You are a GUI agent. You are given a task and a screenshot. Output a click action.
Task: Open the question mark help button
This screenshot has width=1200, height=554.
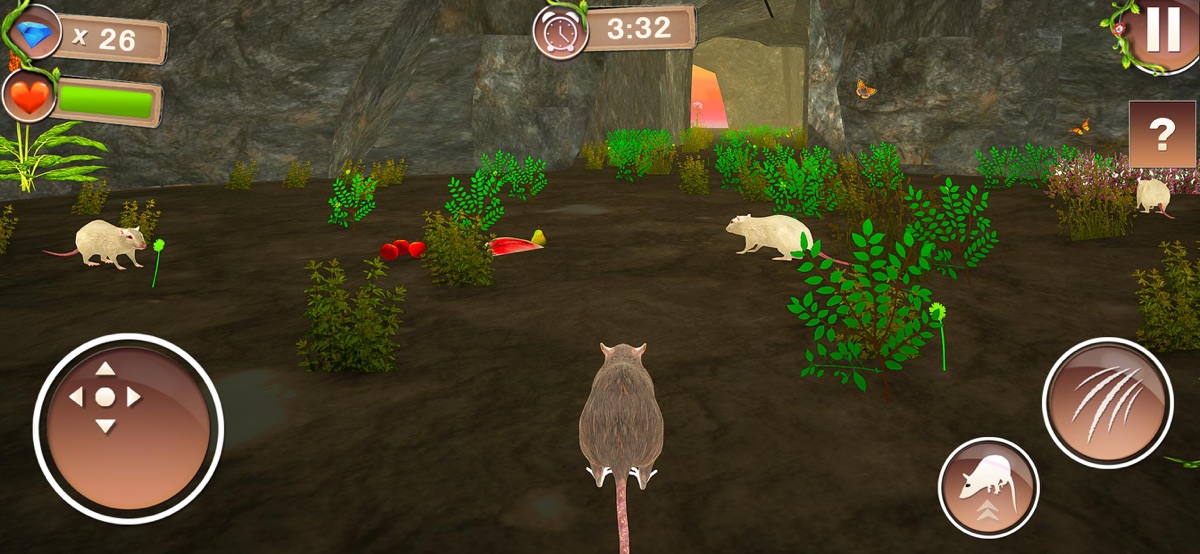[x=1162, y=134]
